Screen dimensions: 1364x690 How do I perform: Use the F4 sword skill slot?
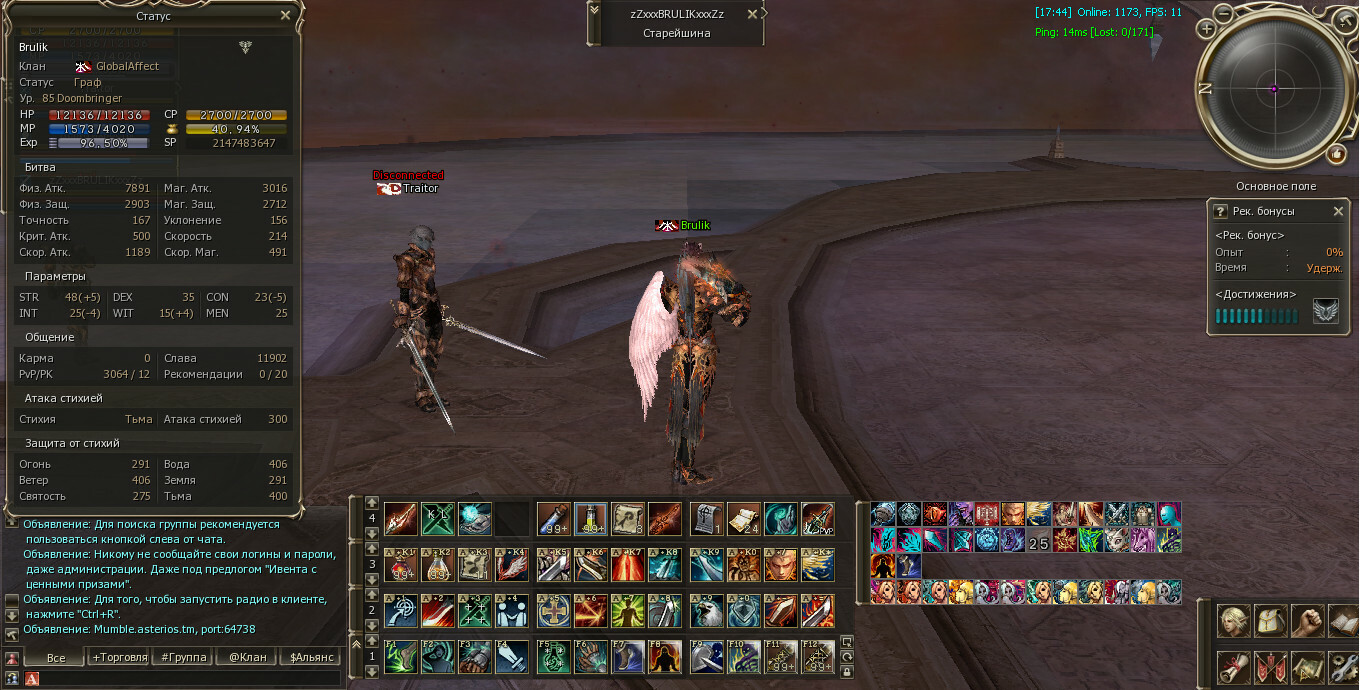509,656
